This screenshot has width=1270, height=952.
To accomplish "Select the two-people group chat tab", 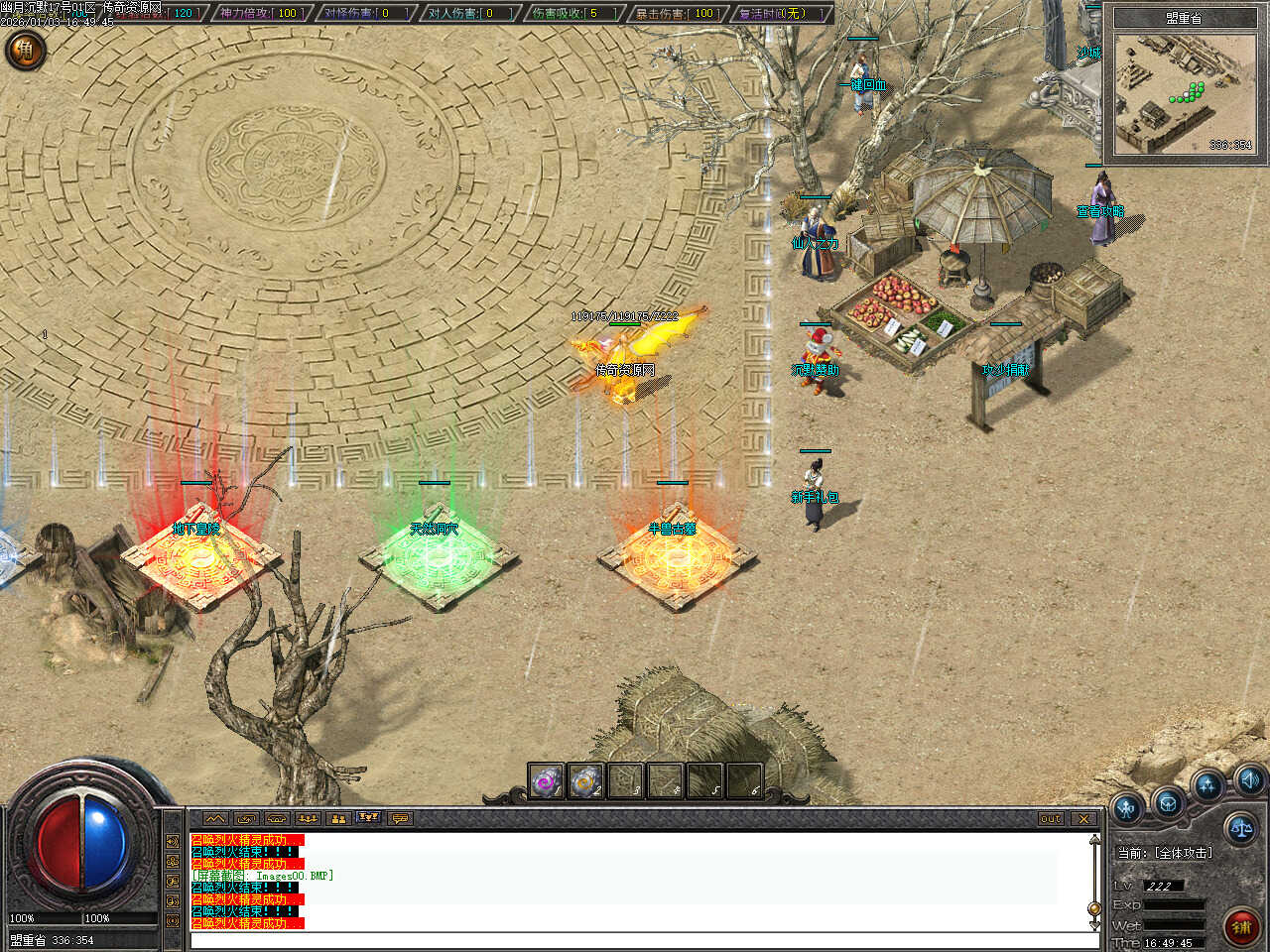I will 338,819.
